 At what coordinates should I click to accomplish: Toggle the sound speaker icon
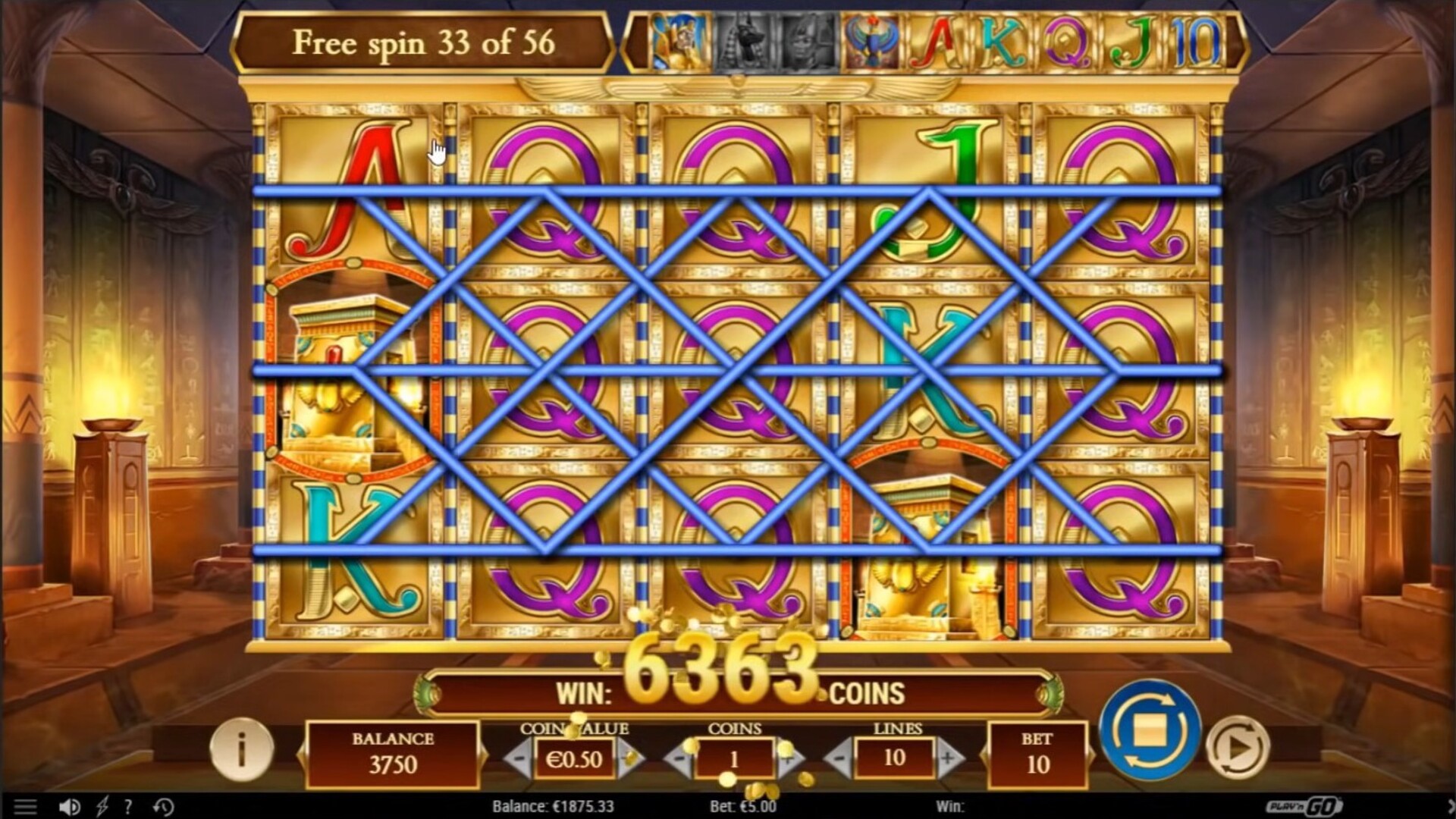click(69, 807)
